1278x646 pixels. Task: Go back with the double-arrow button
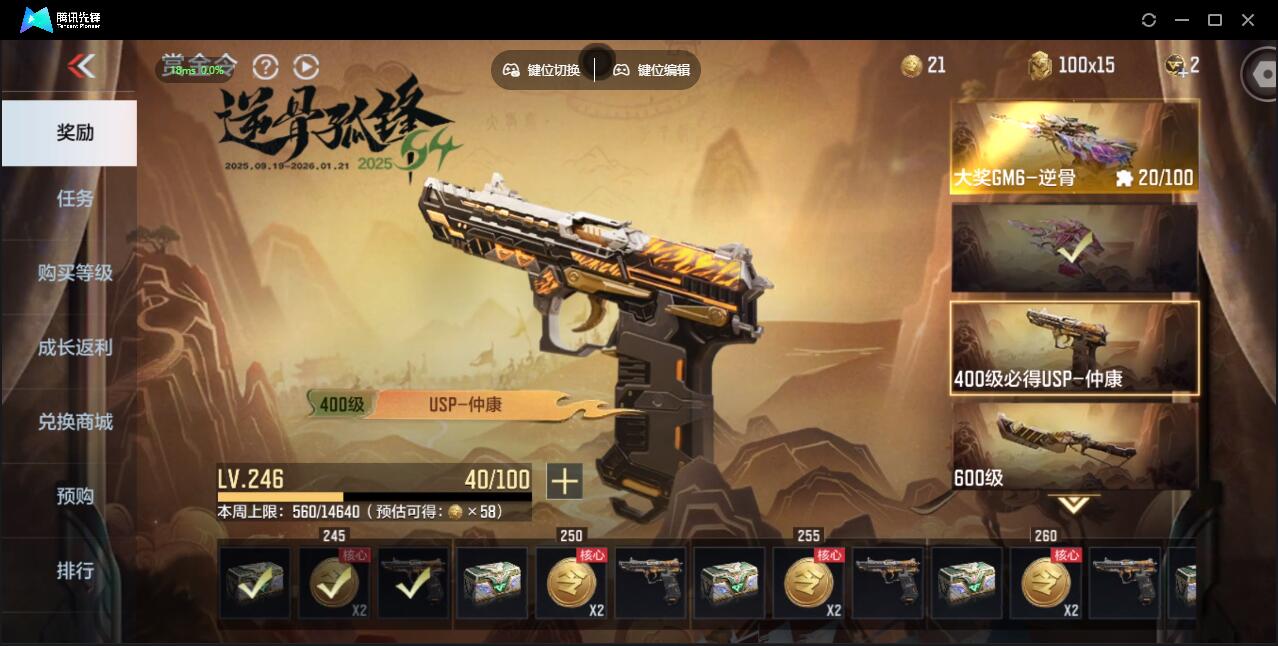[81, 66]
